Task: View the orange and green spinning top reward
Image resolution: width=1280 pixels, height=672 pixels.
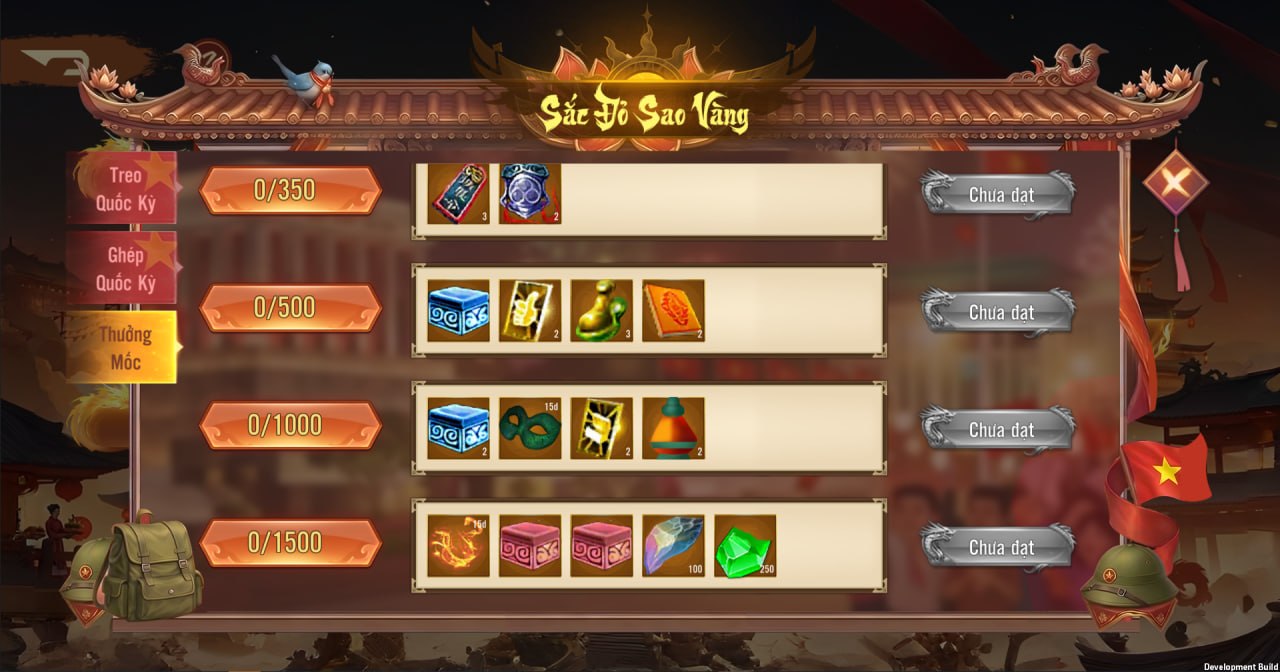Action: [673, 429]
